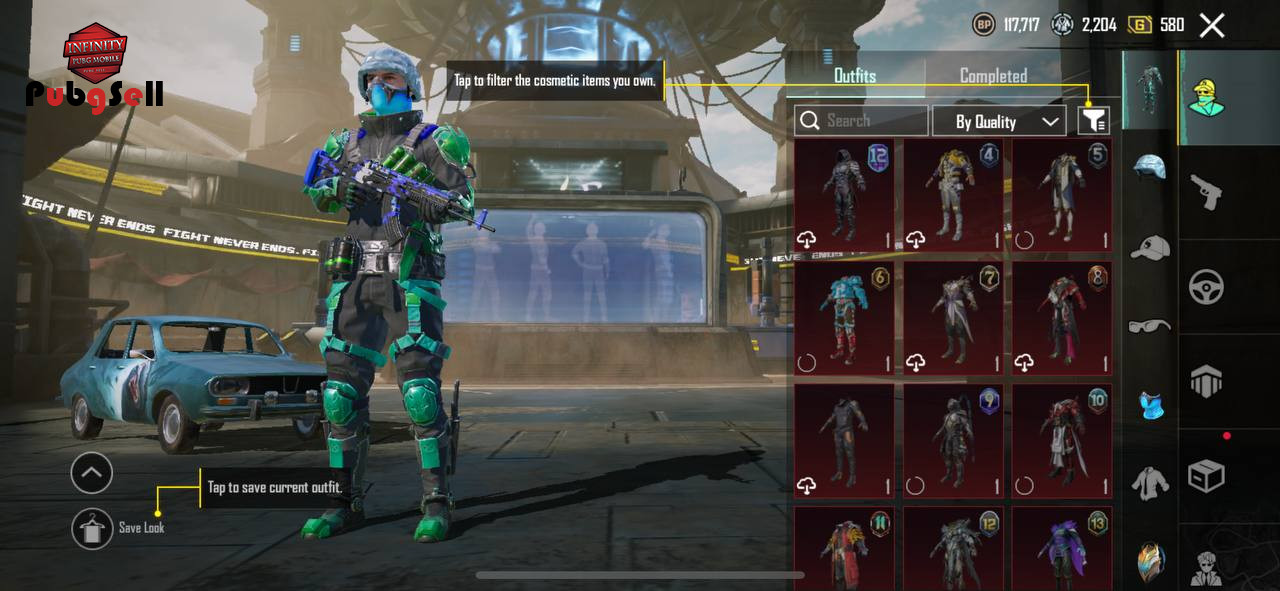
Task: Click the outfit Search field
Action: 862,121
